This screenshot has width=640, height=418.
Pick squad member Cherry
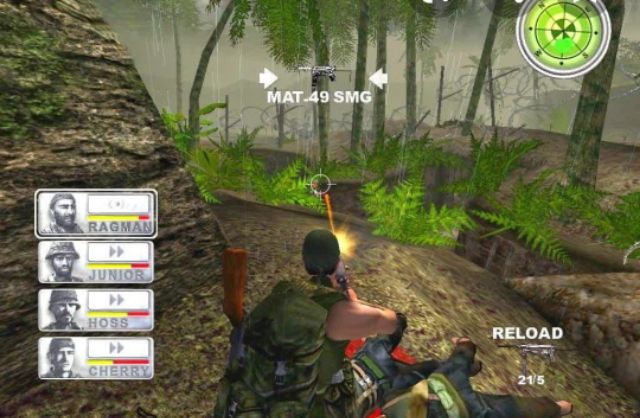[x=96, y=357]
